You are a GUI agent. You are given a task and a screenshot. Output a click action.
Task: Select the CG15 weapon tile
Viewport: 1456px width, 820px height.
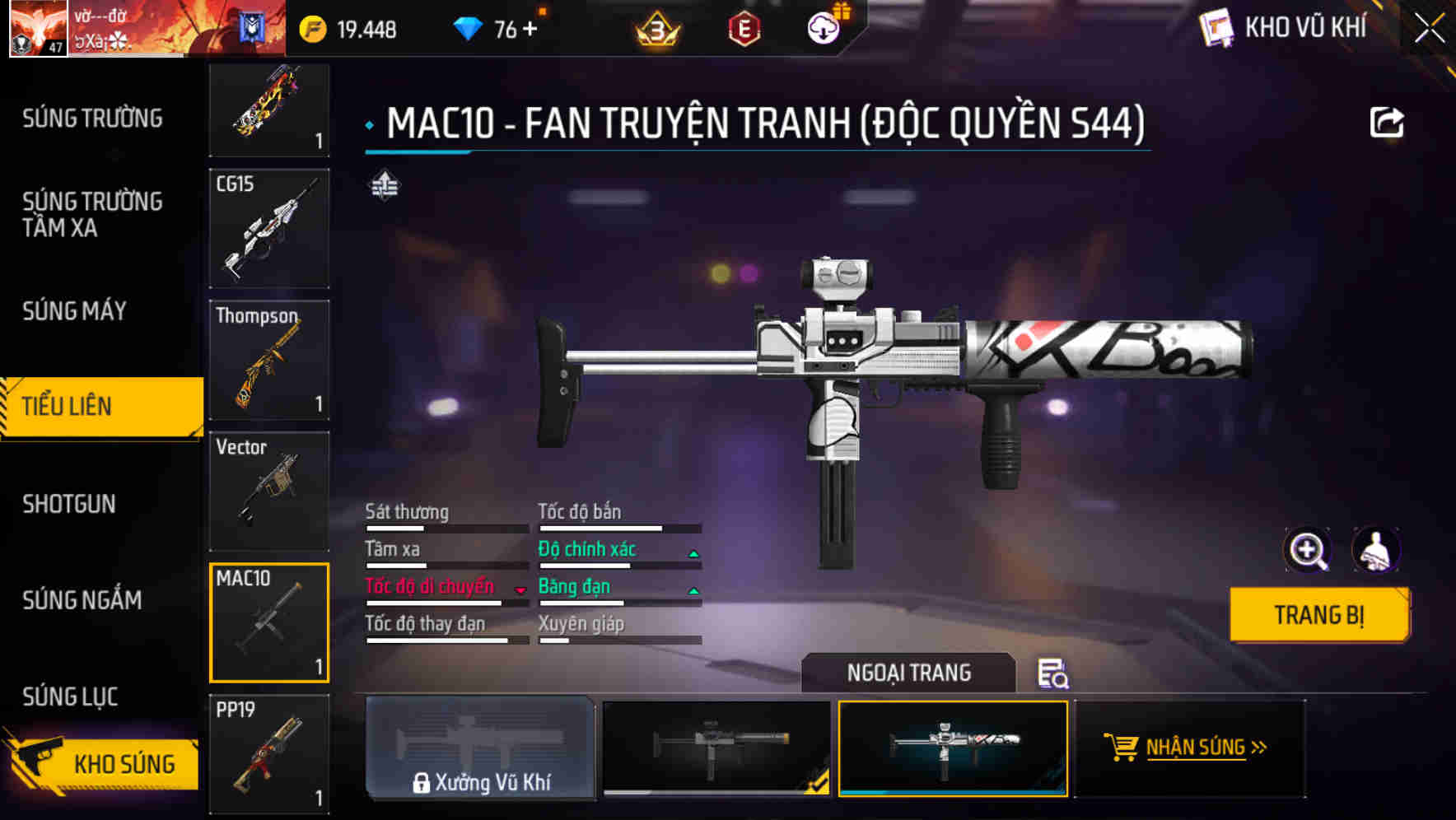click(269, 229)
